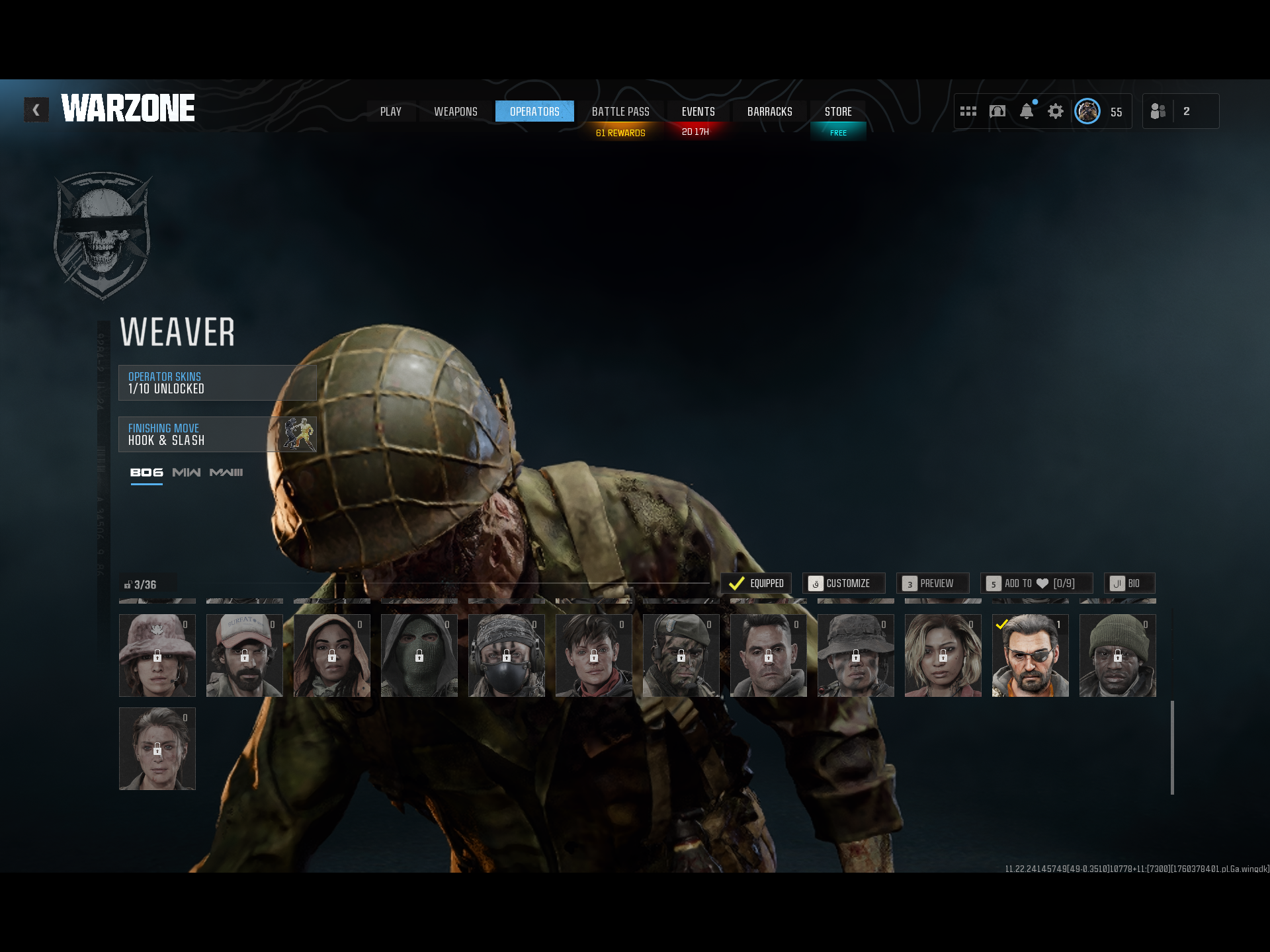1270x952 pixels.
Task: Go to the Barracks tab
Action: click(769, 112)
